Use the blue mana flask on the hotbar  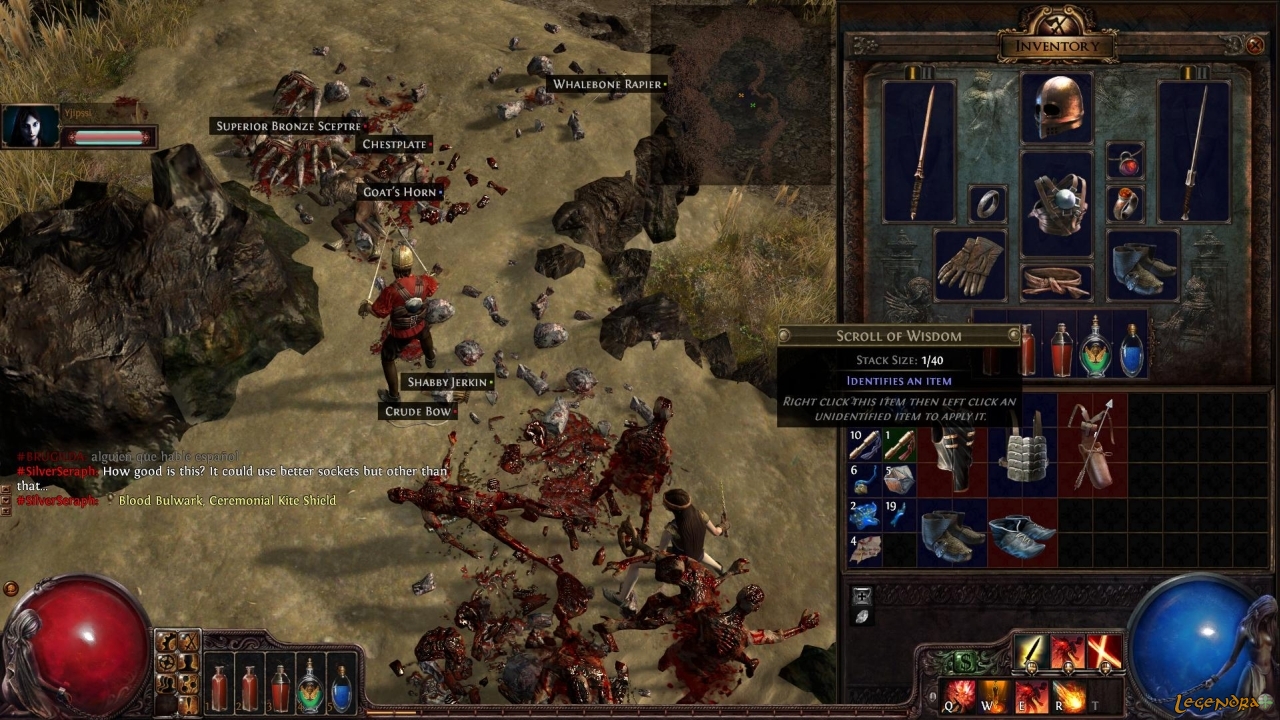tap(342, 688)
